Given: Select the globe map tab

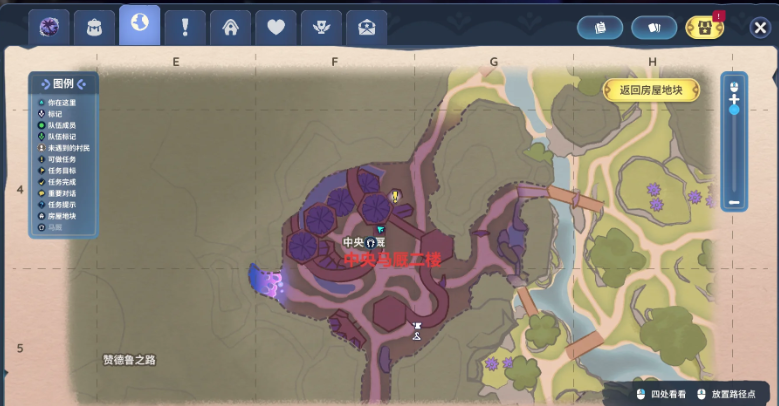Looking at the screenshot, I should click(x=139, y=25).
